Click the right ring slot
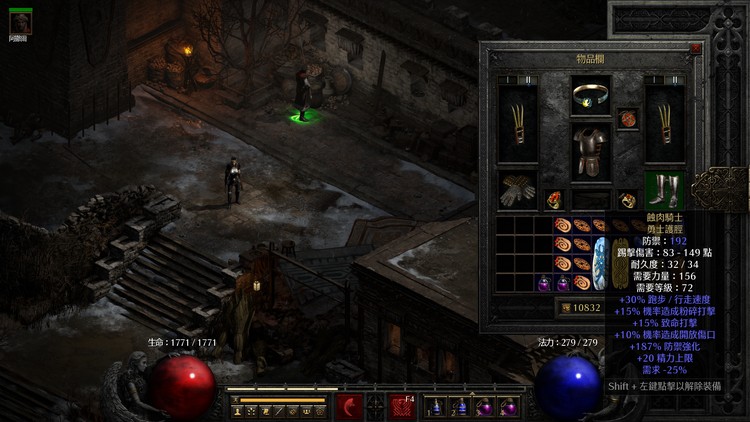Screen dimensions: 750x422 (627, 198)
